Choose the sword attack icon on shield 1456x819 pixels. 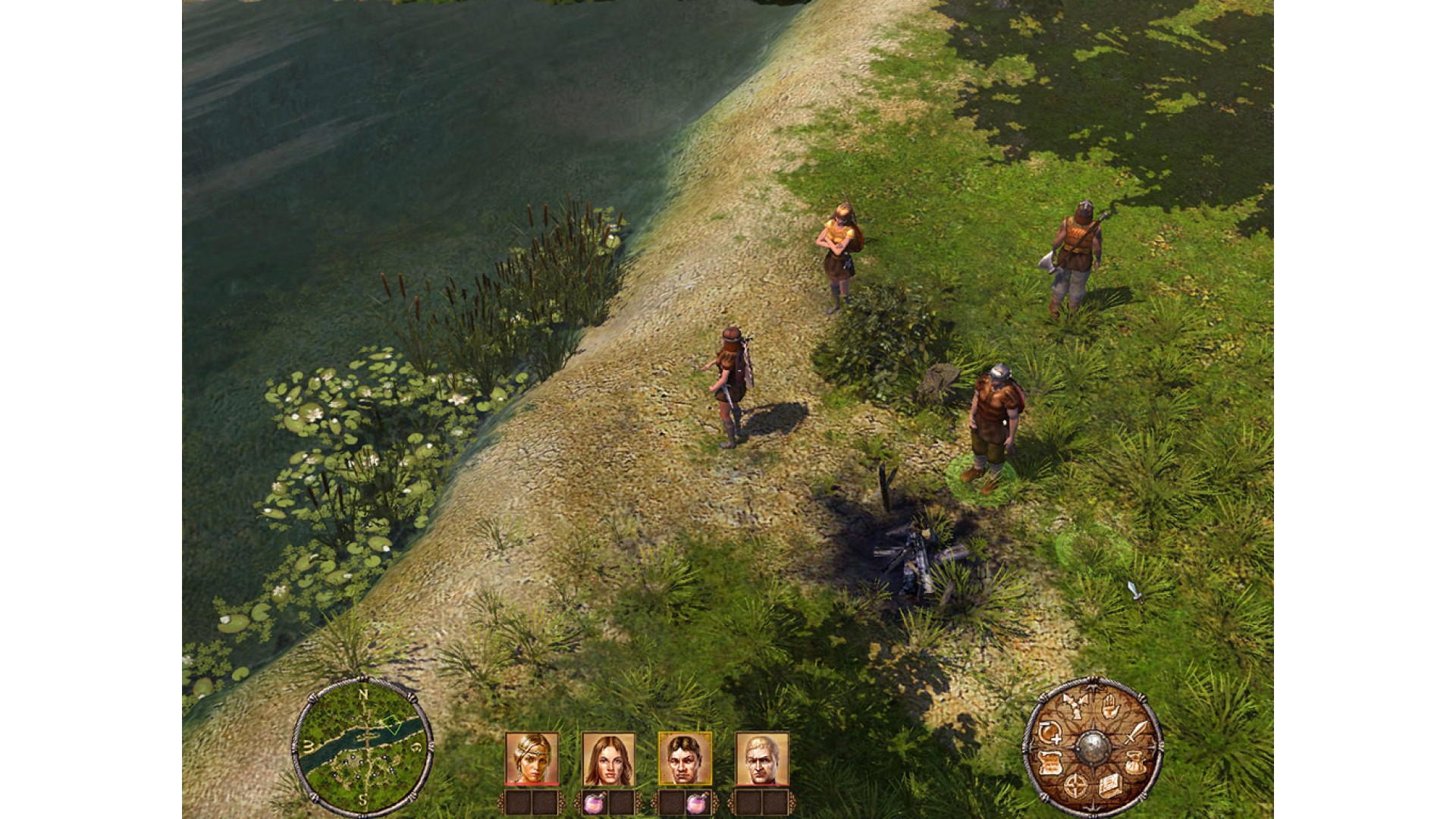point(1136,733)
